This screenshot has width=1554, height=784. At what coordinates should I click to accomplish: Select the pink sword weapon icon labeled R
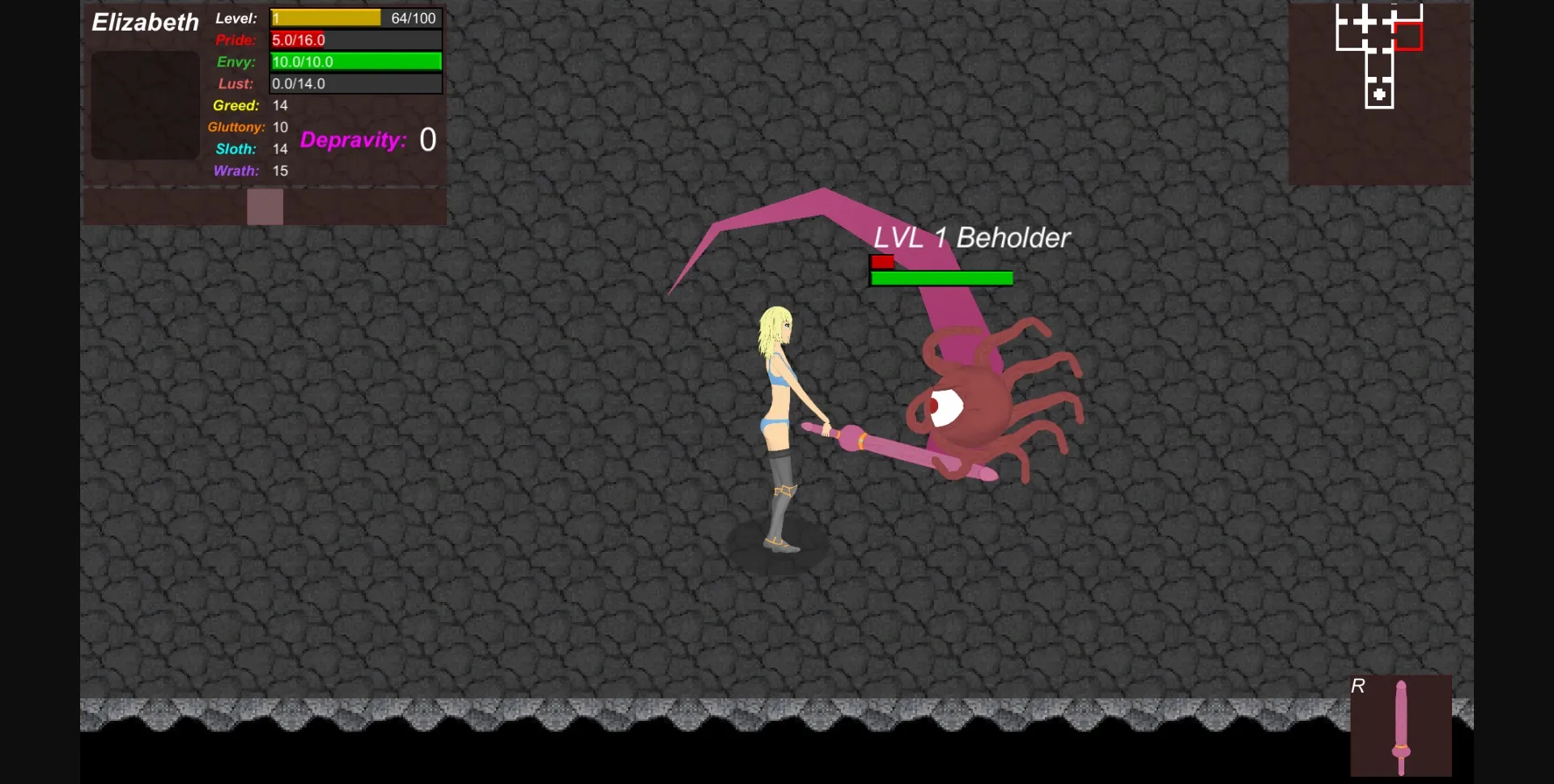coord(1402,726)
